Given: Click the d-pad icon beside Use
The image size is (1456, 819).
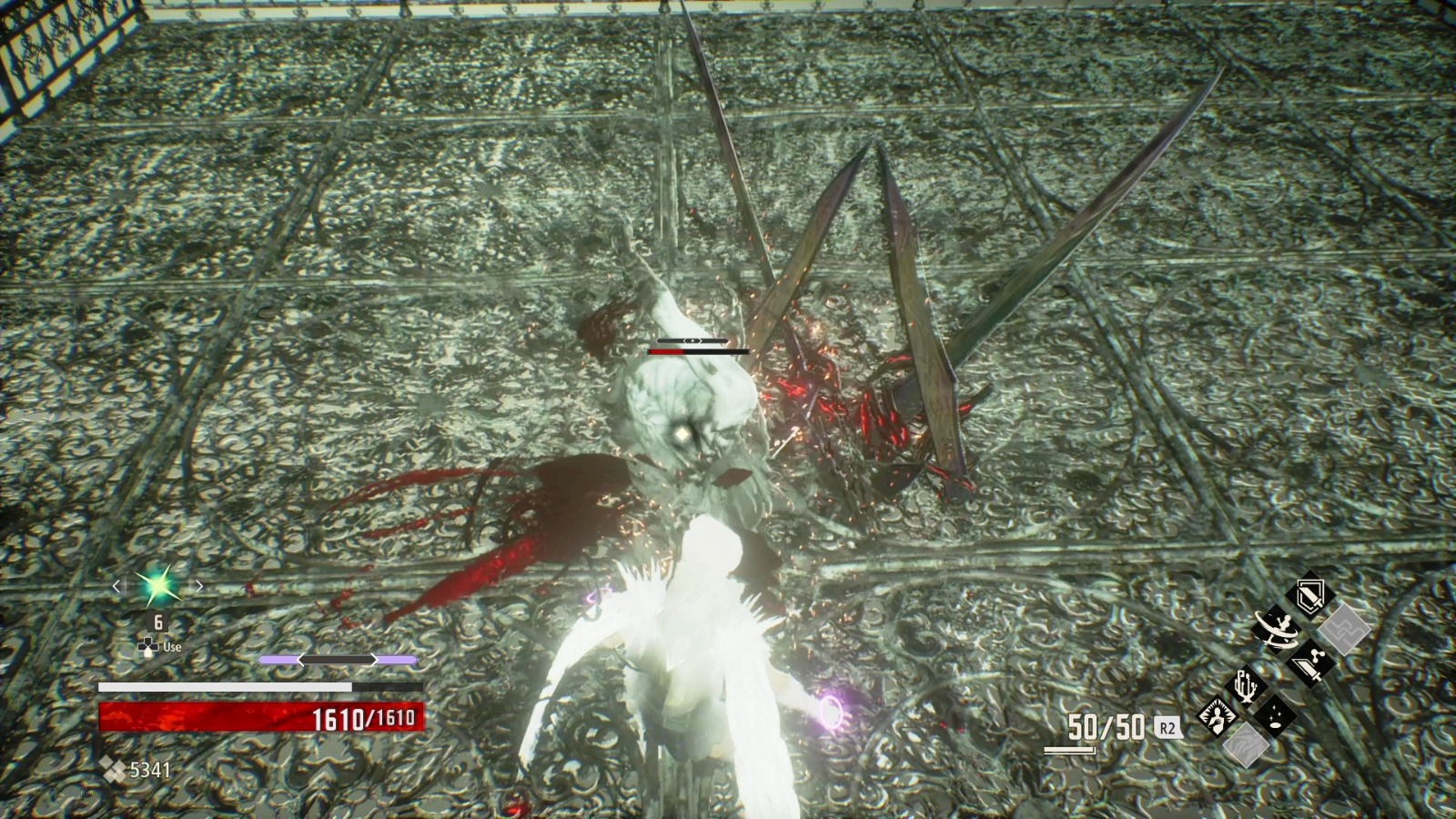Looking at the screenshot, I should coord(149,646).
